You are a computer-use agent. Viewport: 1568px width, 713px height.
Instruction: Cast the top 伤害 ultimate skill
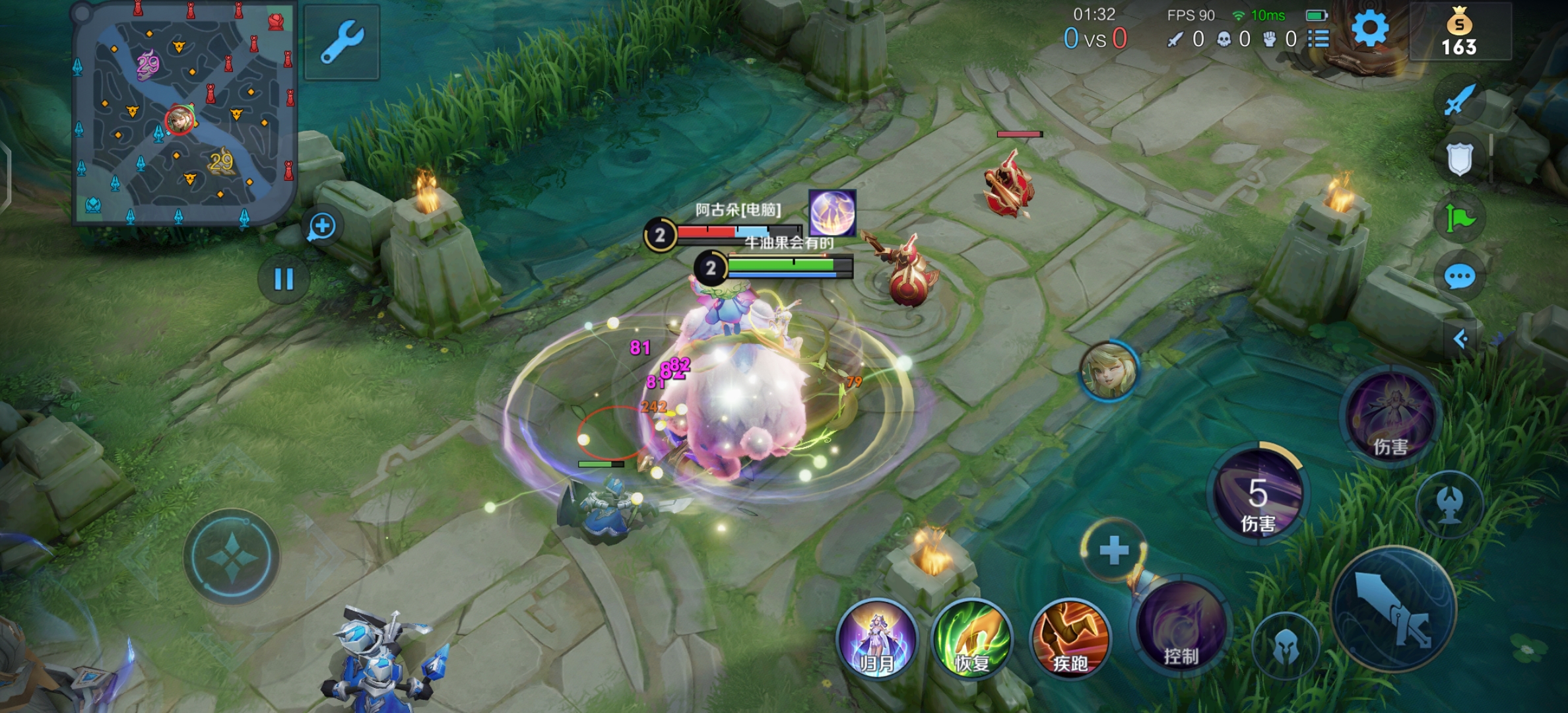(x=1391, y=416)
